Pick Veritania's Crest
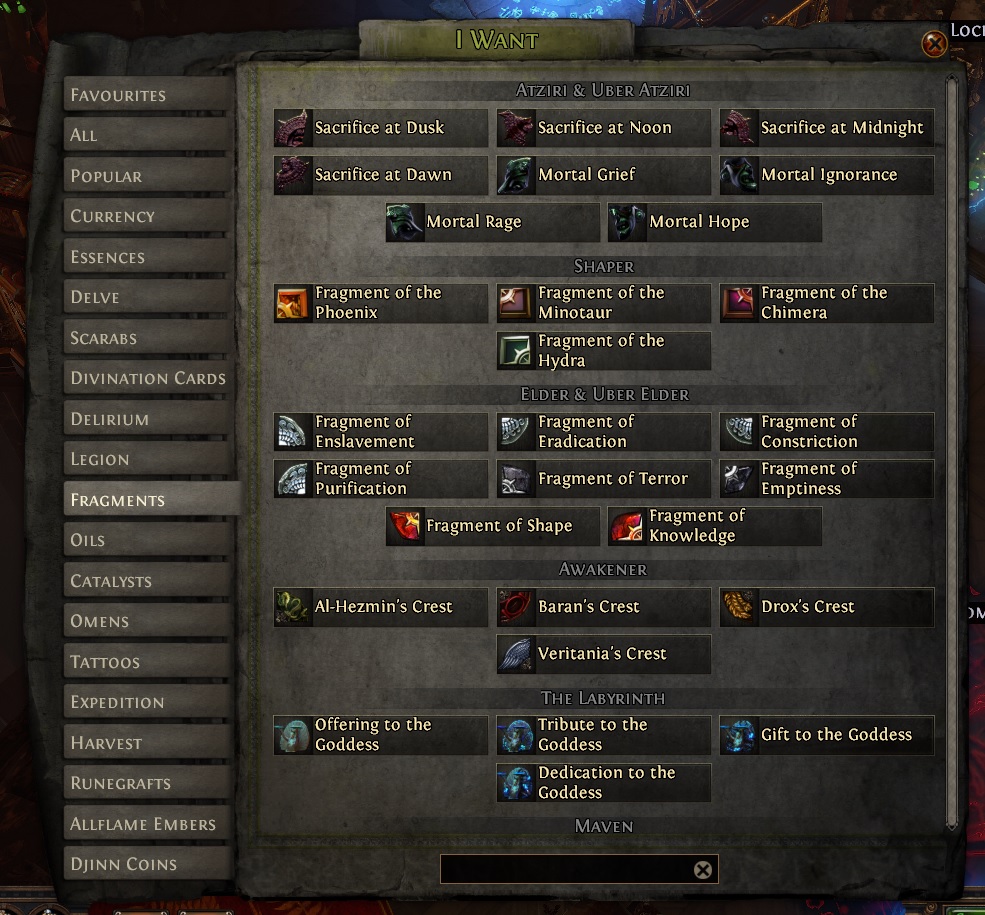985x915 pixels. (604, 654)
